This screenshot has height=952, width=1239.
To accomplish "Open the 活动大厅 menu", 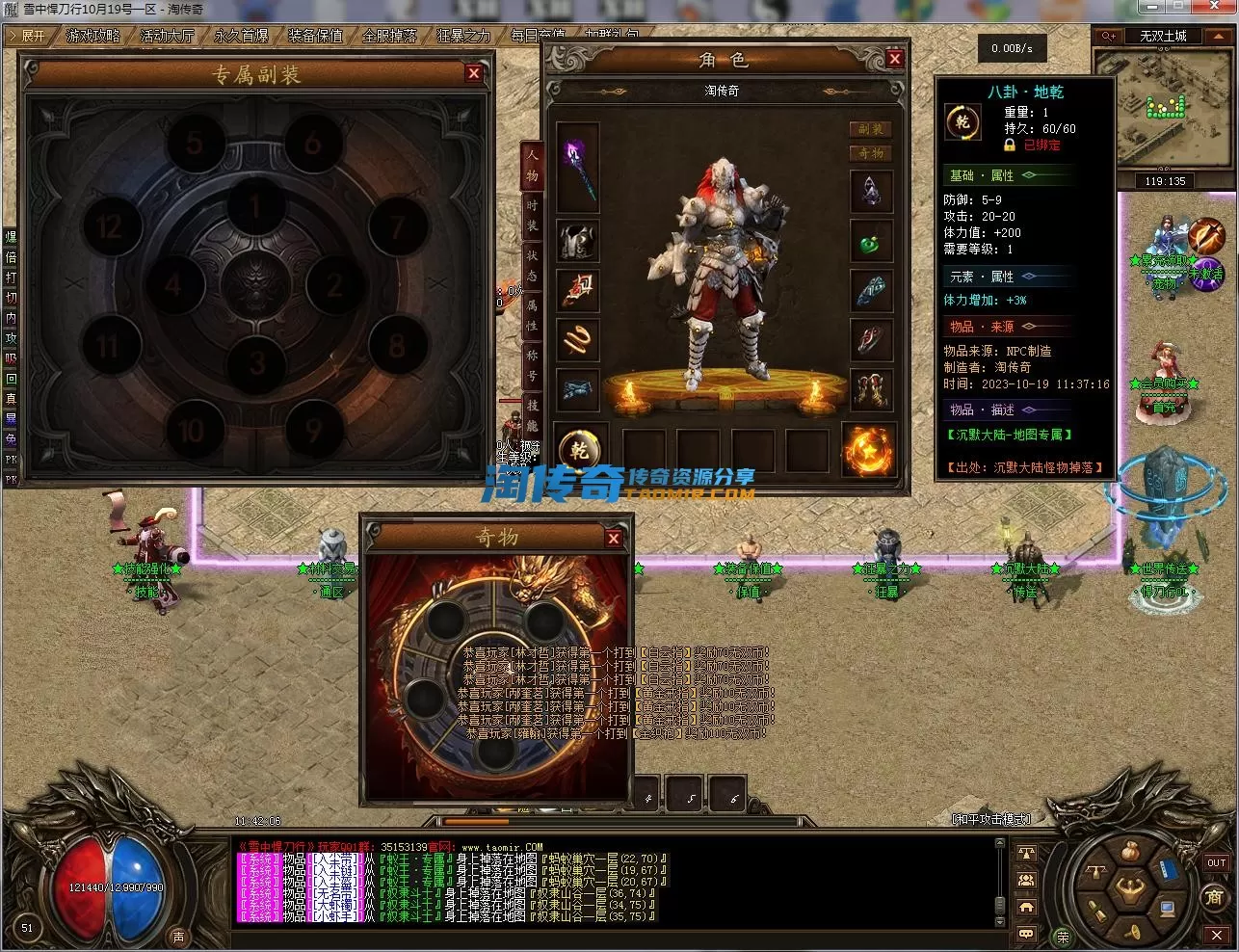I will pos(168,36).
